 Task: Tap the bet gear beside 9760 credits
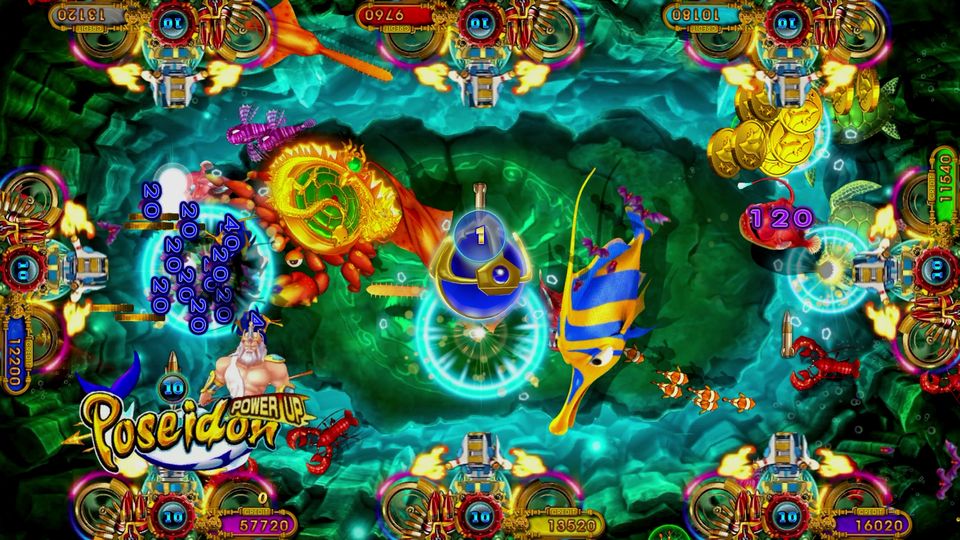[479, 20]
